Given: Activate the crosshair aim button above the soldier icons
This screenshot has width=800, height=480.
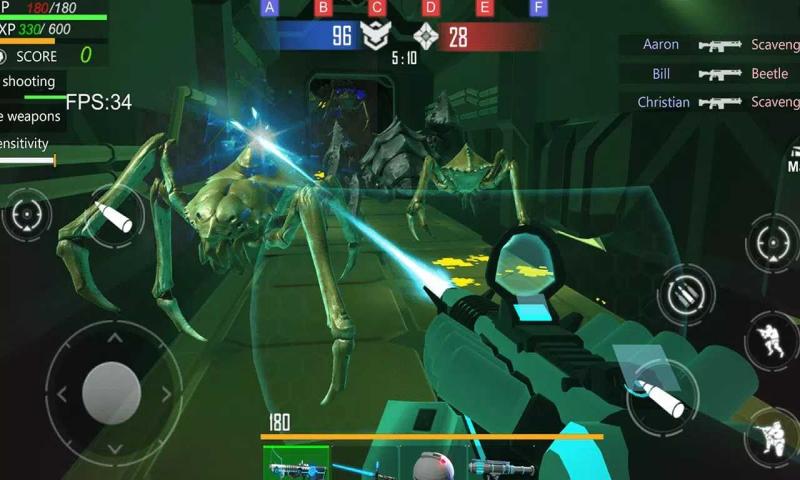Looking at the screenshot, I should 774,242.
